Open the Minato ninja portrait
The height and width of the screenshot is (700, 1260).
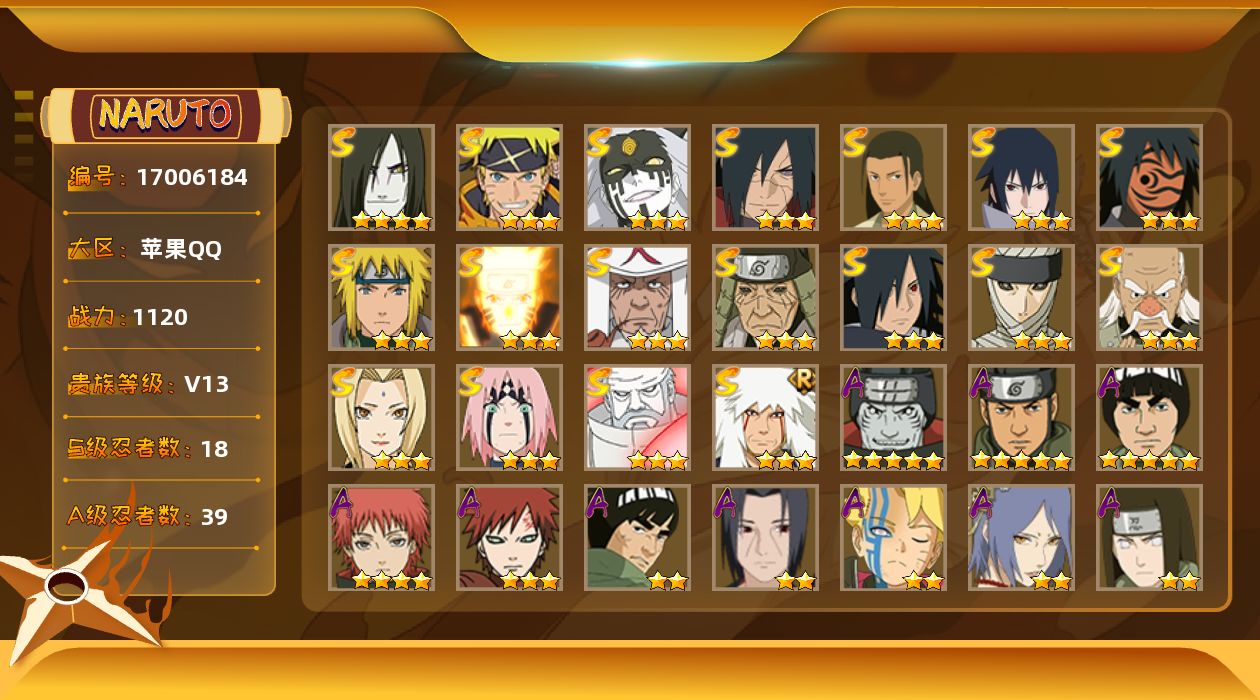point(381,297)
